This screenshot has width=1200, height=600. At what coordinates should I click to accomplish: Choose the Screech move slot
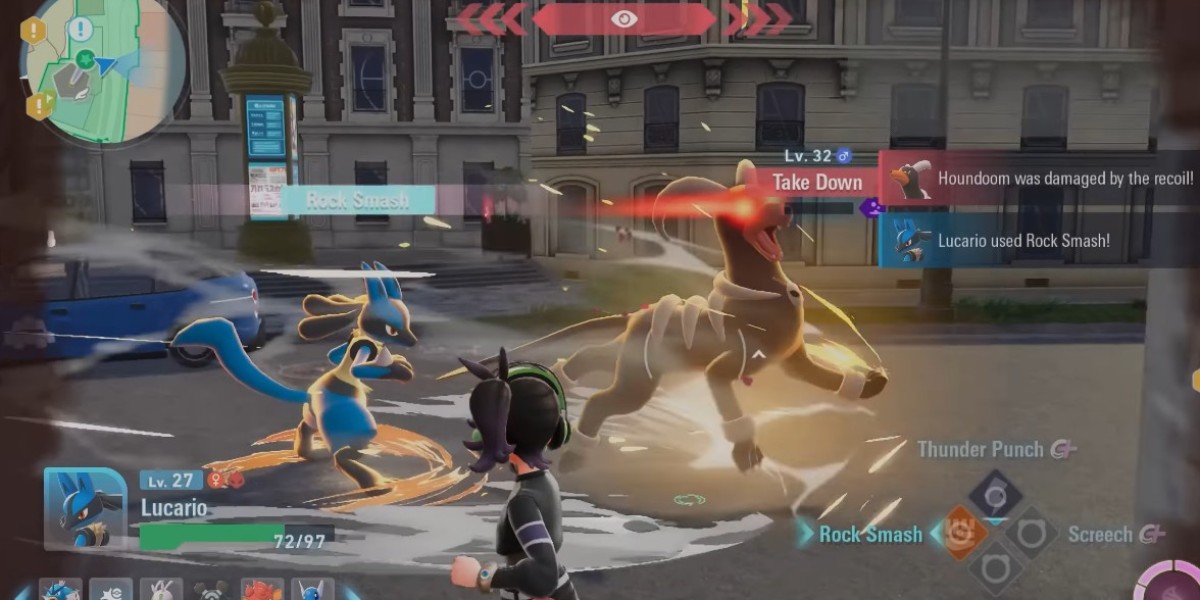(x=1031, y=533)
